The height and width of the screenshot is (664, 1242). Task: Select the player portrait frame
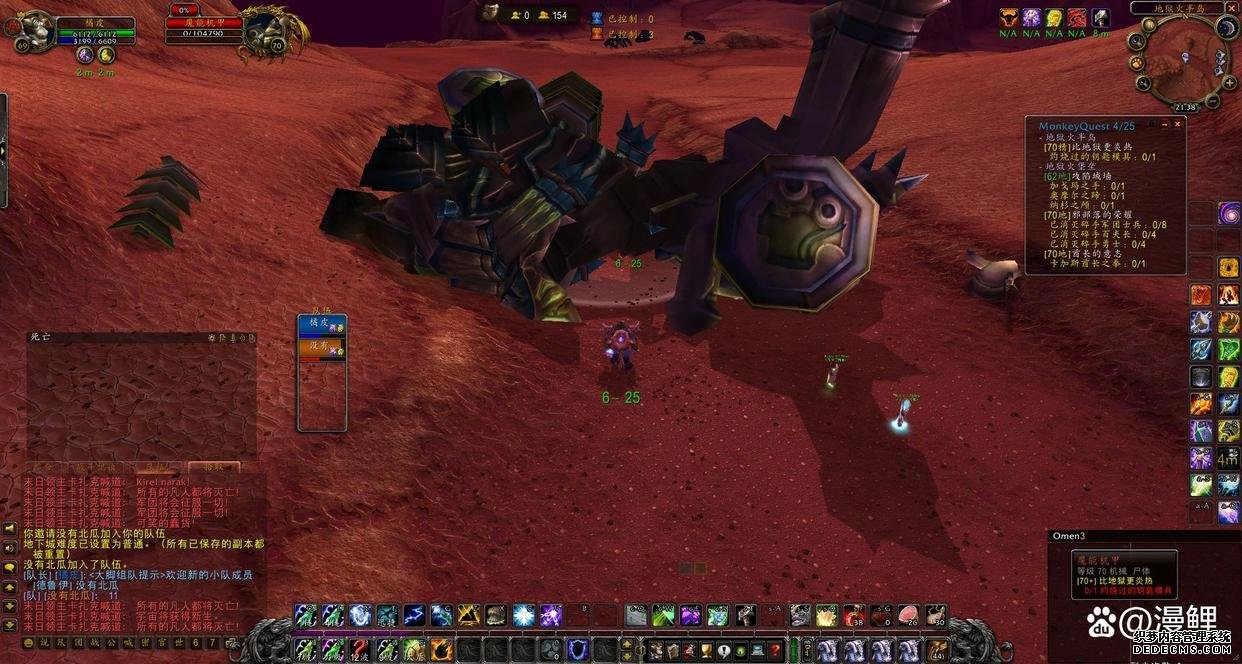pyautogui.click(x=36, y=32)
